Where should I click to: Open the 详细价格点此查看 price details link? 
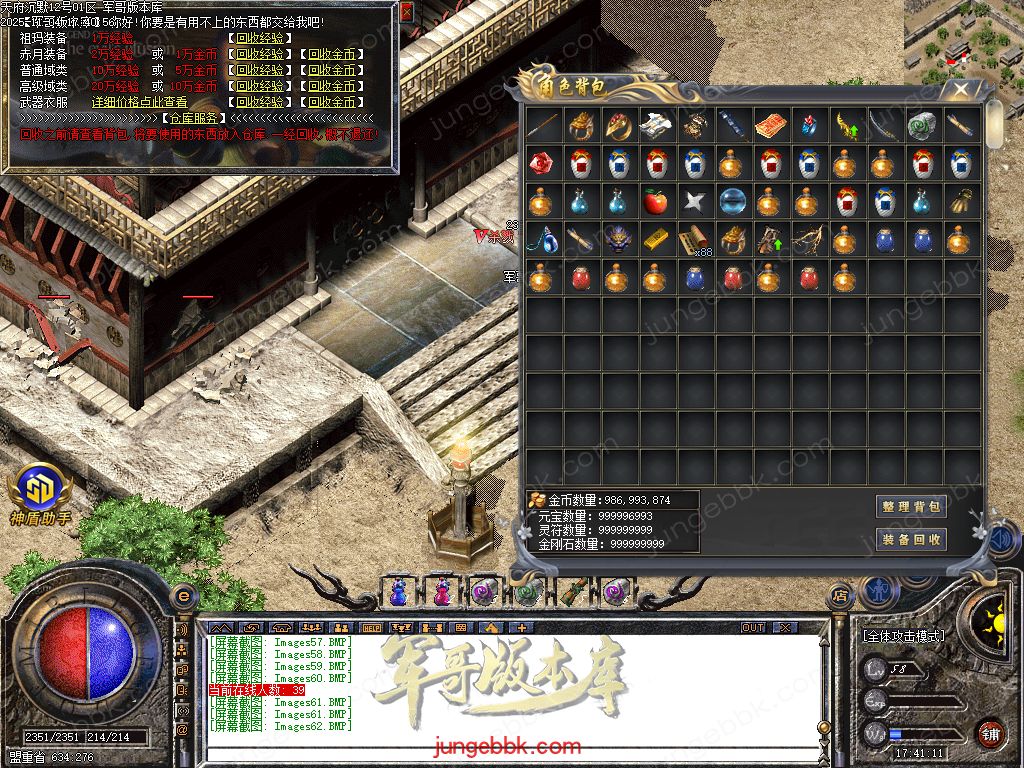coord(139,102)
